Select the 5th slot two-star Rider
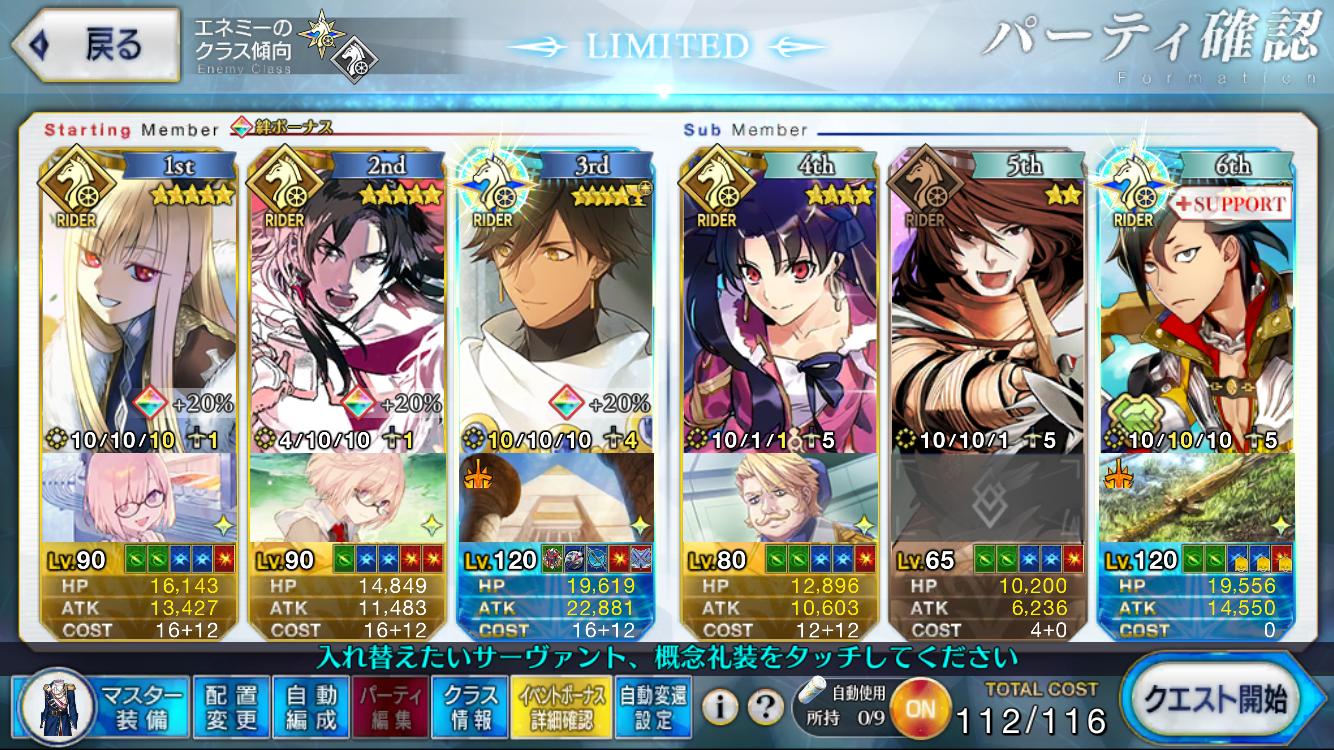1334x750 pixels. (988, 300)
